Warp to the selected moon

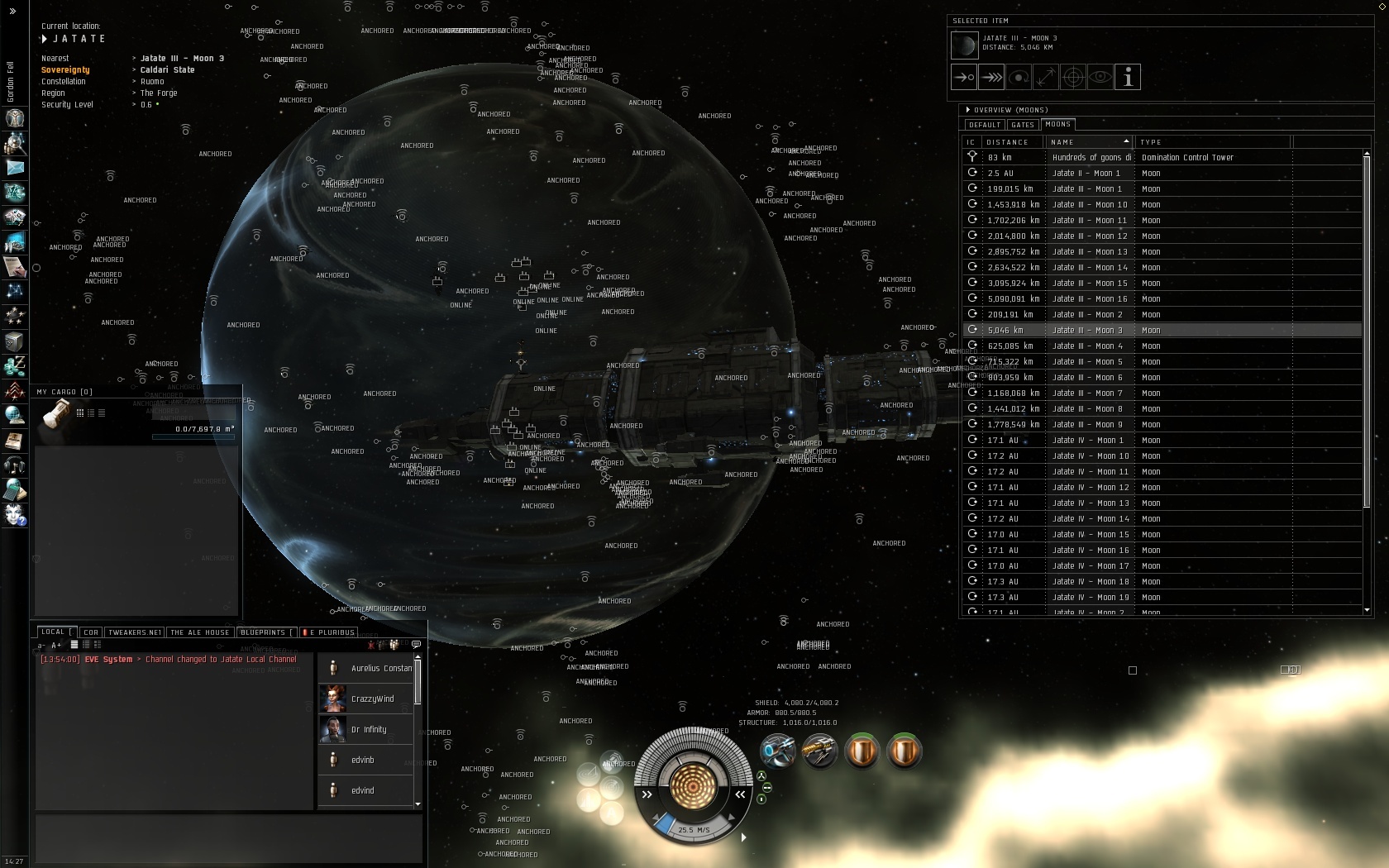[991, 77]
